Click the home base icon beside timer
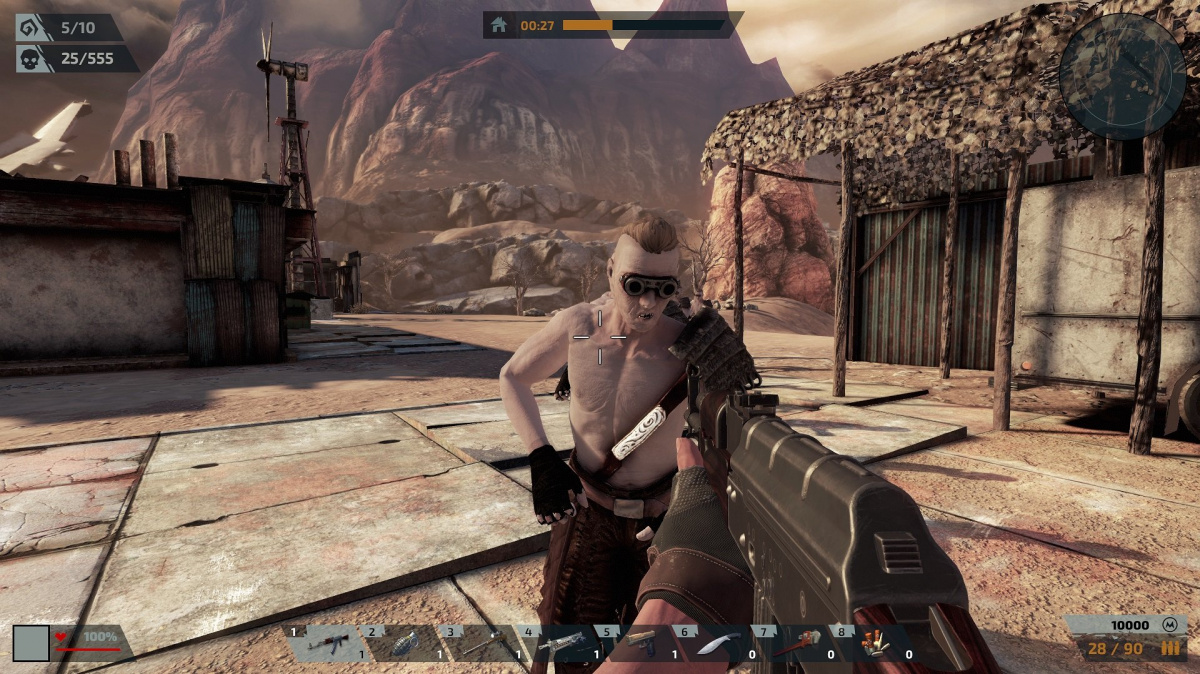The width and height of the screenshot is (1200, 674). (x=499, y=25)
